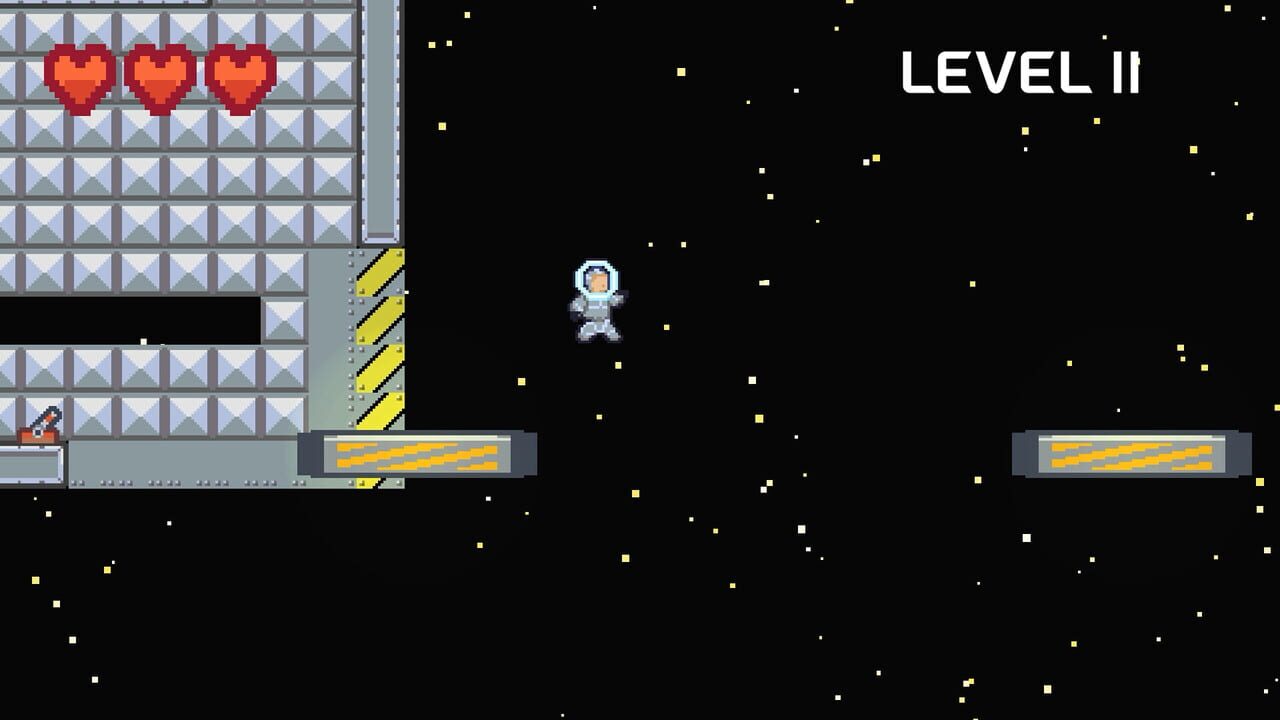Click the second red heart icon
Image resolution: width=1280 pixels, height=720 pixels.
[160, 75]
